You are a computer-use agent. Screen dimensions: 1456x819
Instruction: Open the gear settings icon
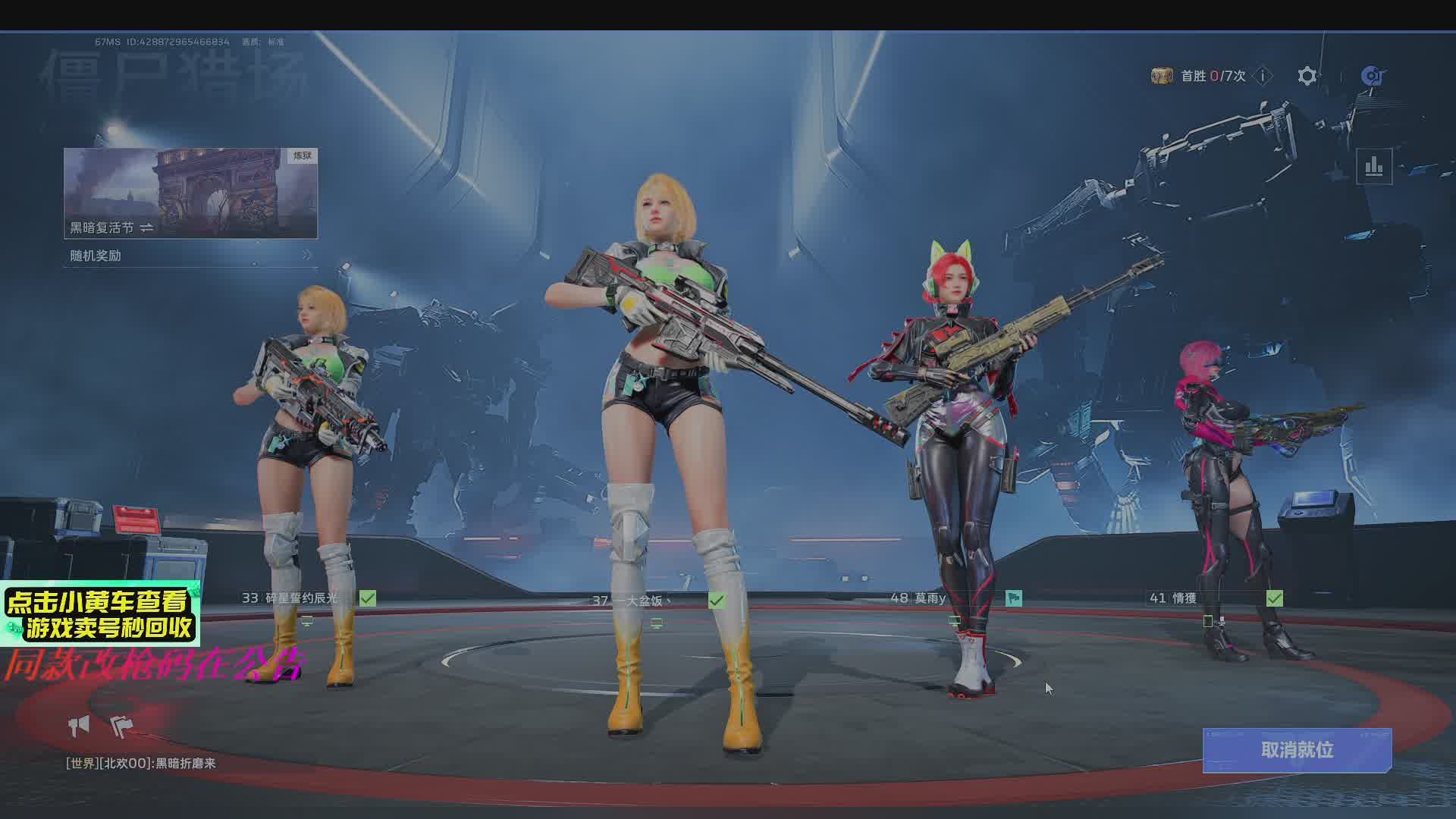coord(1307,76)
